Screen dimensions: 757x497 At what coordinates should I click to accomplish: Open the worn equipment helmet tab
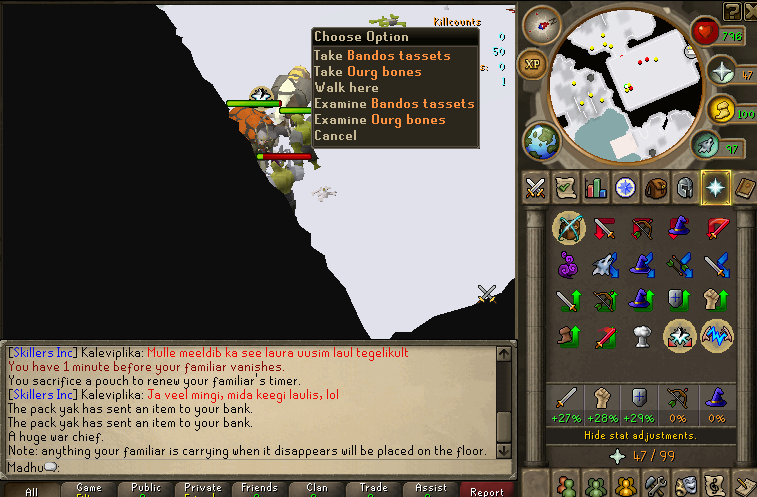tap(686, 188)
